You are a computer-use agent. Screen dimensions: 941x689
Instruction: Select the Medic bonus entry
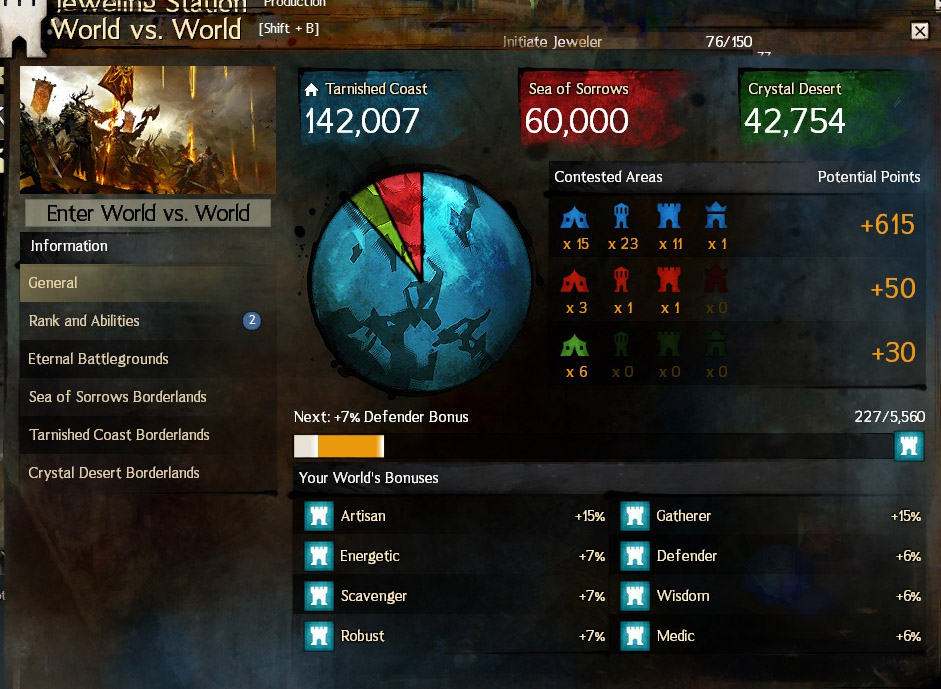pyautogui.click(x=770, y=636)
